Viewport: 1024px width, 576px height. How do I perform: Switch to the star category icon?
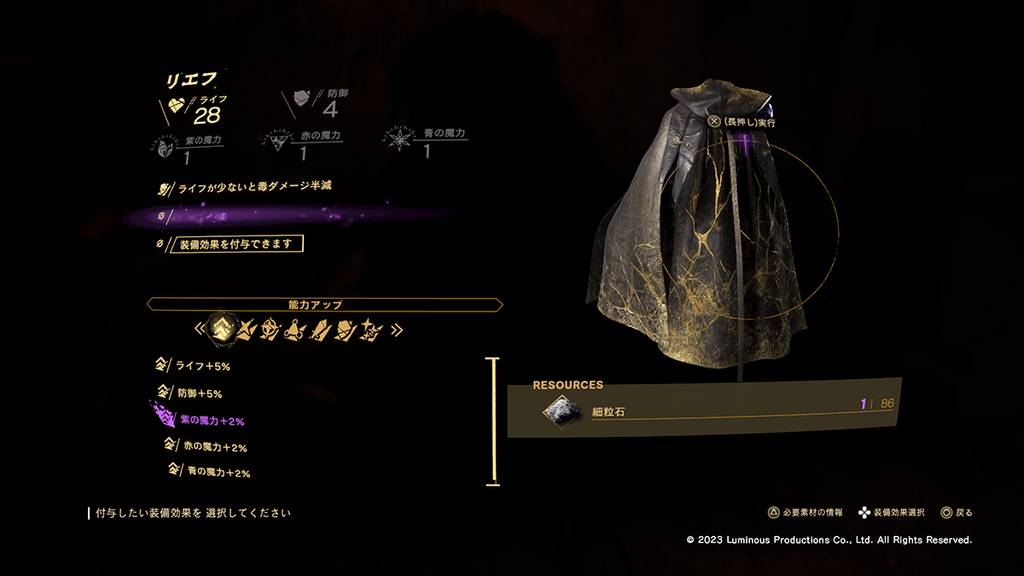371,328
